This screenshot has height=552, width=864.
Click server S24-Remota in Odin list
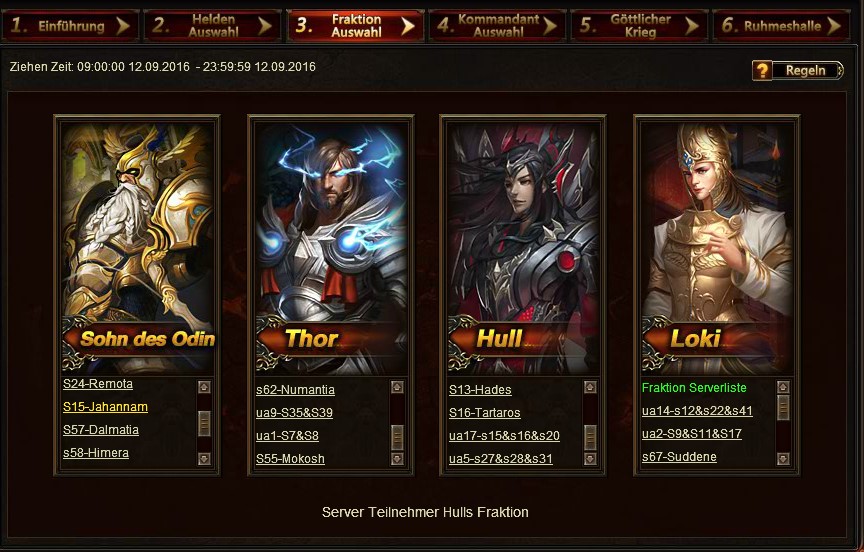(x=98, y=384)
